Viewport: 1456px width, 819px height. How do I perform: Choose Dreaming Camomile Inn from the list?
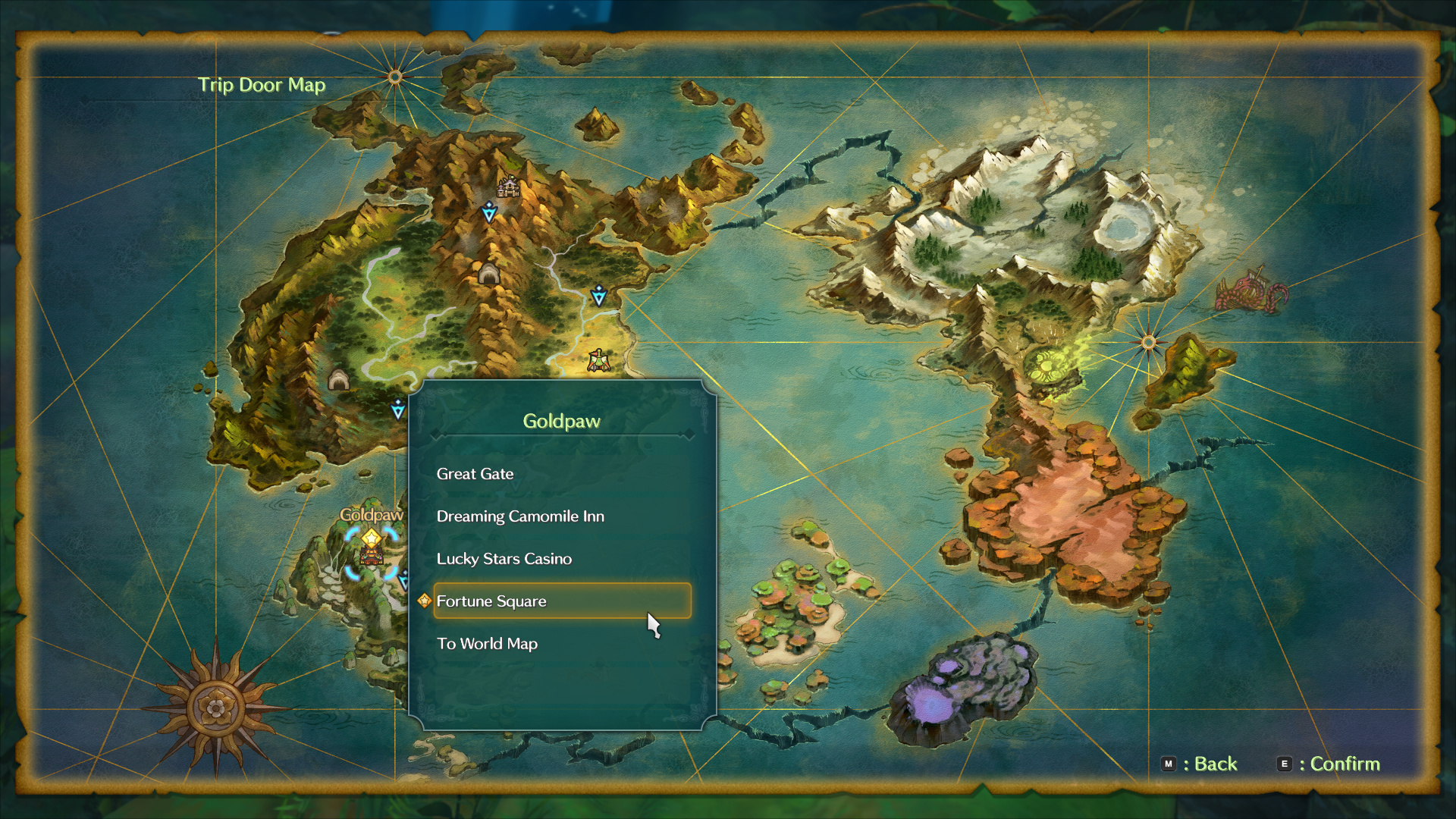[520, 516]
